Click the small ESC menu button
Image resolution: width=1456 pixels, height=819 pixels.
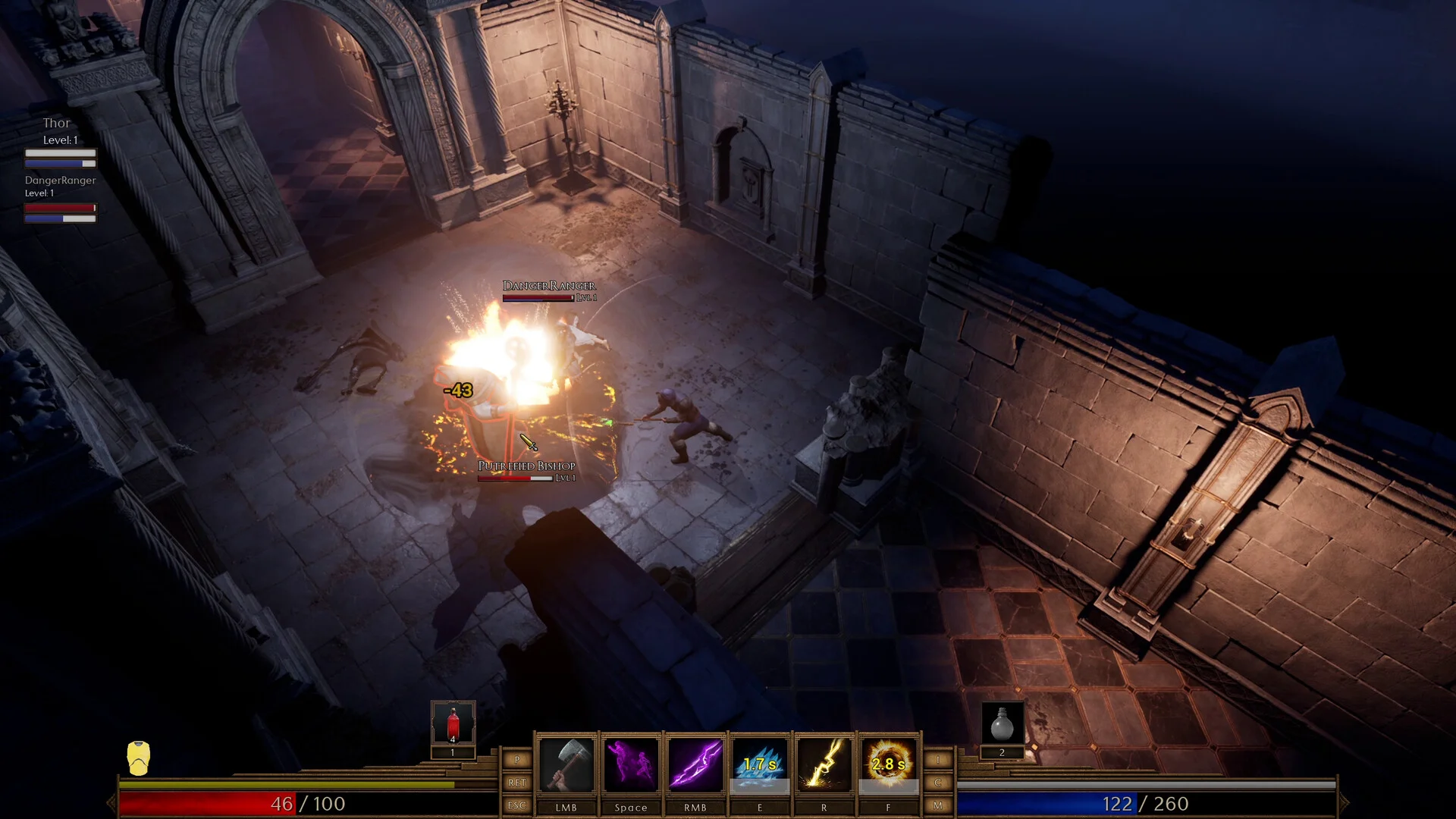tap(517, 805)
